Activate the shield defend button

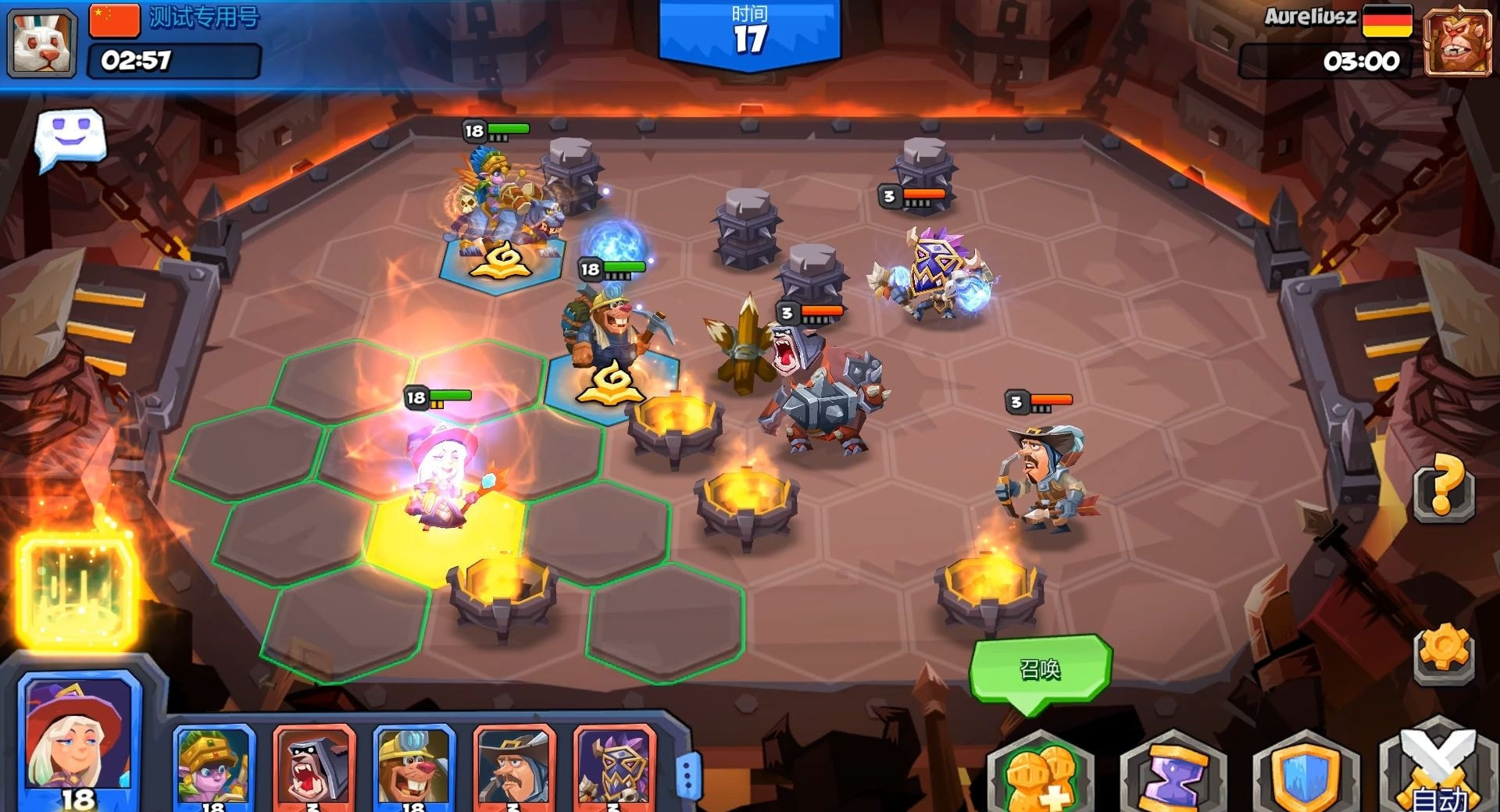[x=1306, y=773]
